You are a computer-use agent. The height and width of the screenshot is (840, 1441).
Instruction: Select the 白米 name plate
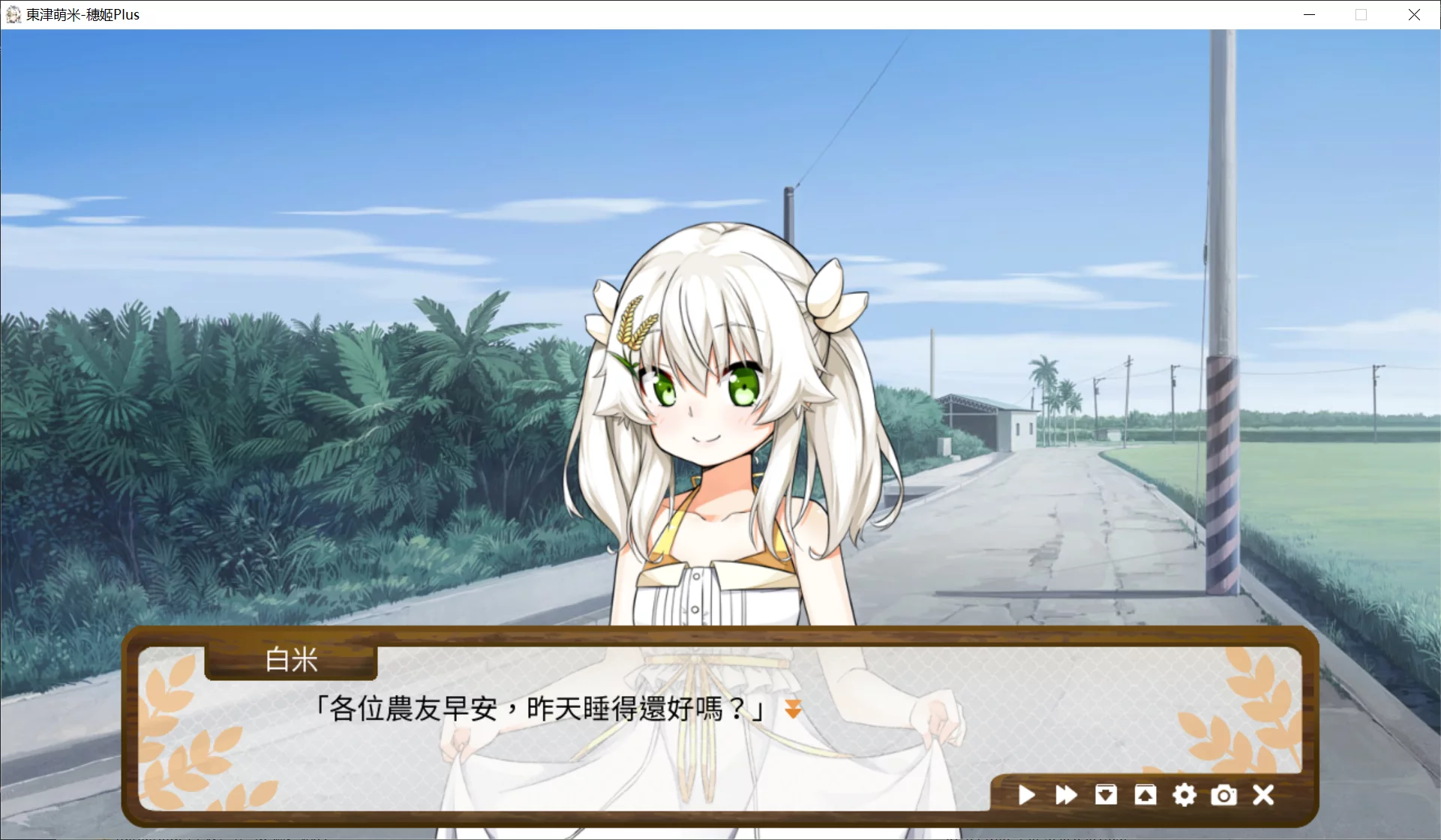(x=290, y=661)
